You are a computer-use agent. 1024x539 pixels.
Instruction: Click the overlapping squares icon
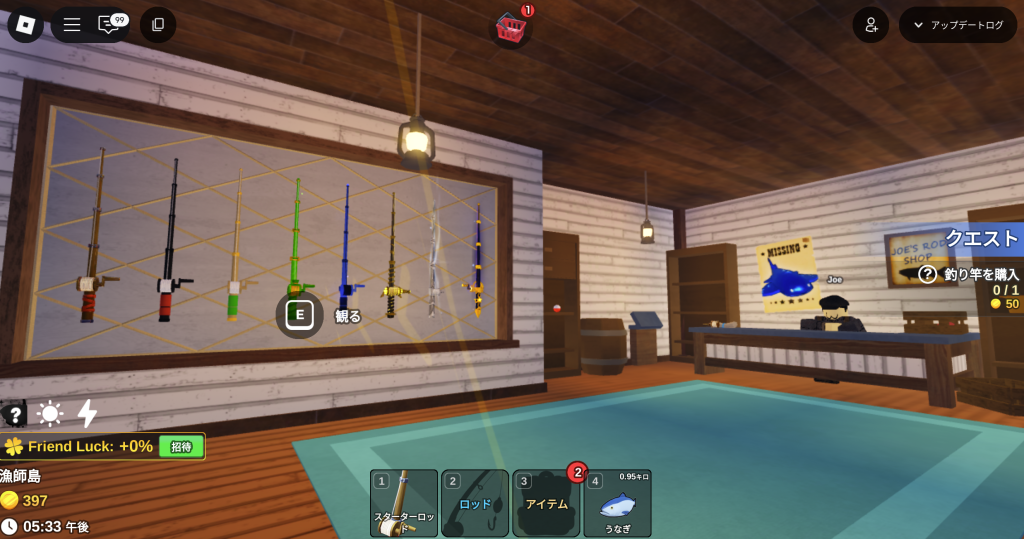(x=158, y=25)
